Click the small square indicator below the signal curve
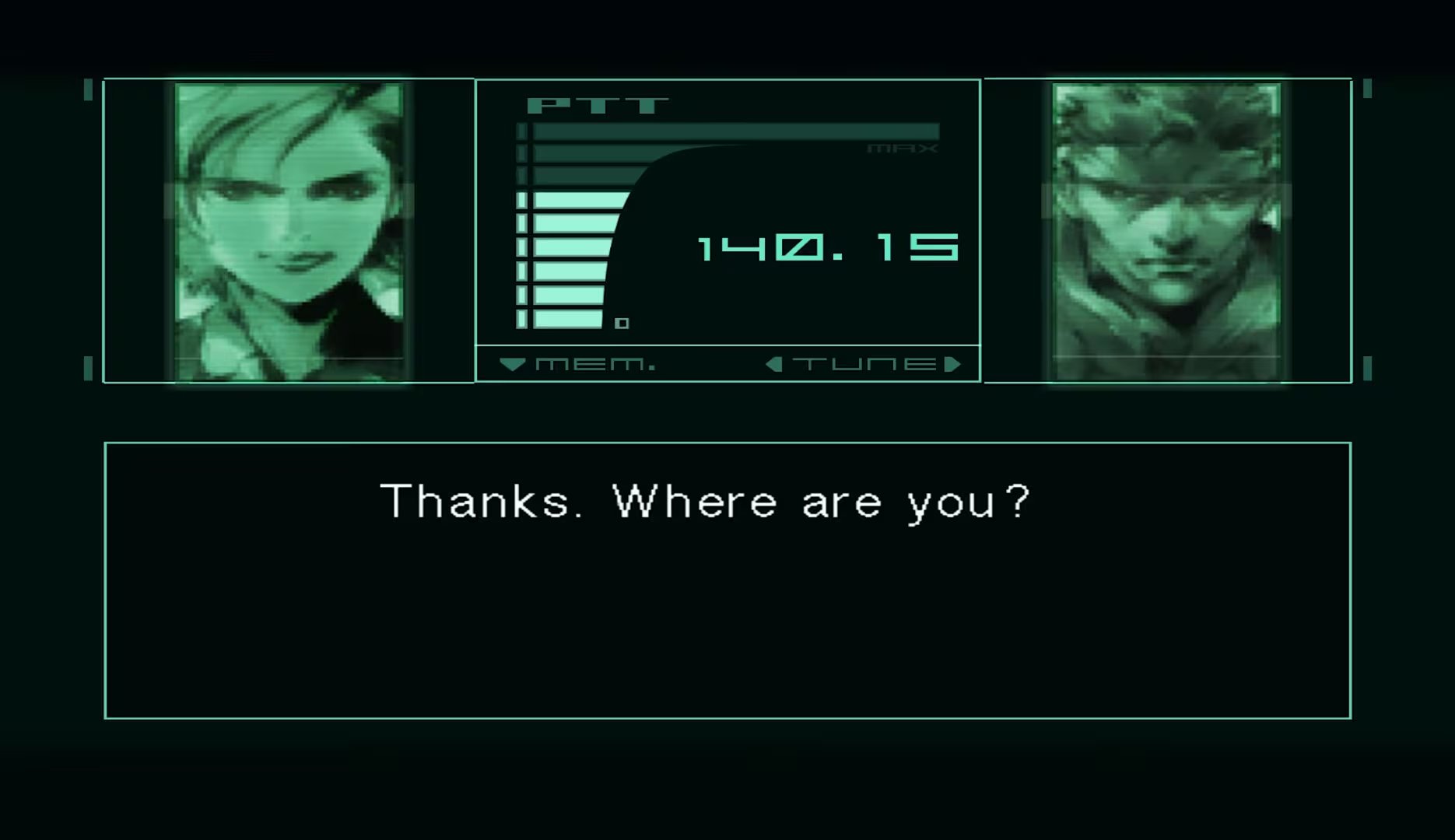1455x840 pixels. (623, 321)
